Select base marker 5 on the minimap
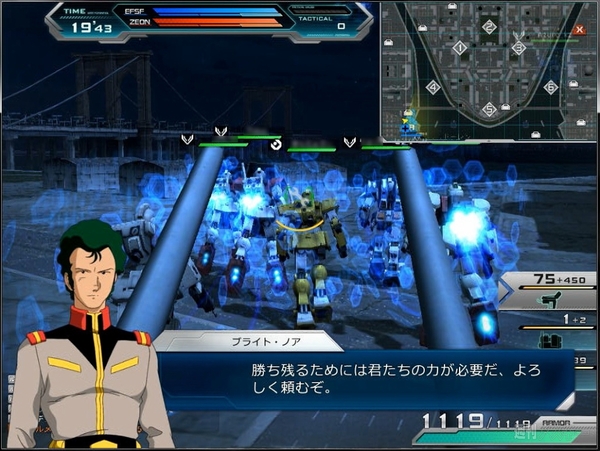The image size is (600, 451). coord(489,109)
